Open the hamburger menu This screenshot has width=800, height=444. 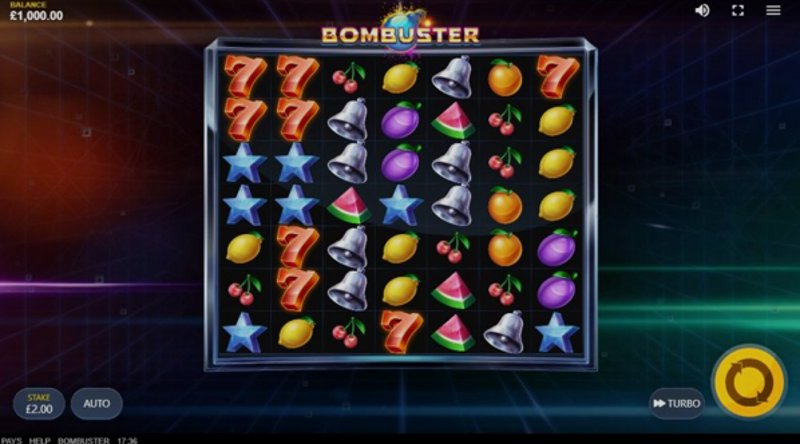pyautogui.click(x=773, y=10)
